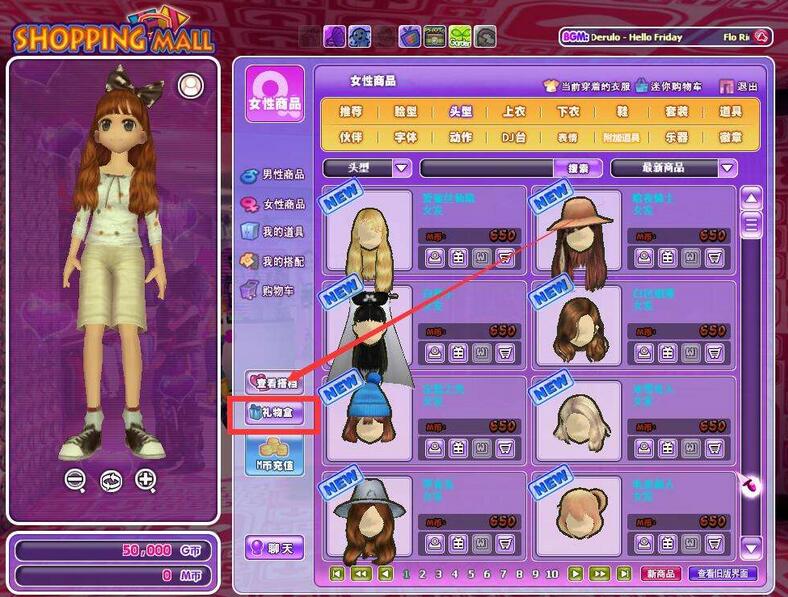Viewport: 788px width, 597px height.
Task: Open the 乐器 instruments tab
Action: (676, 137)
